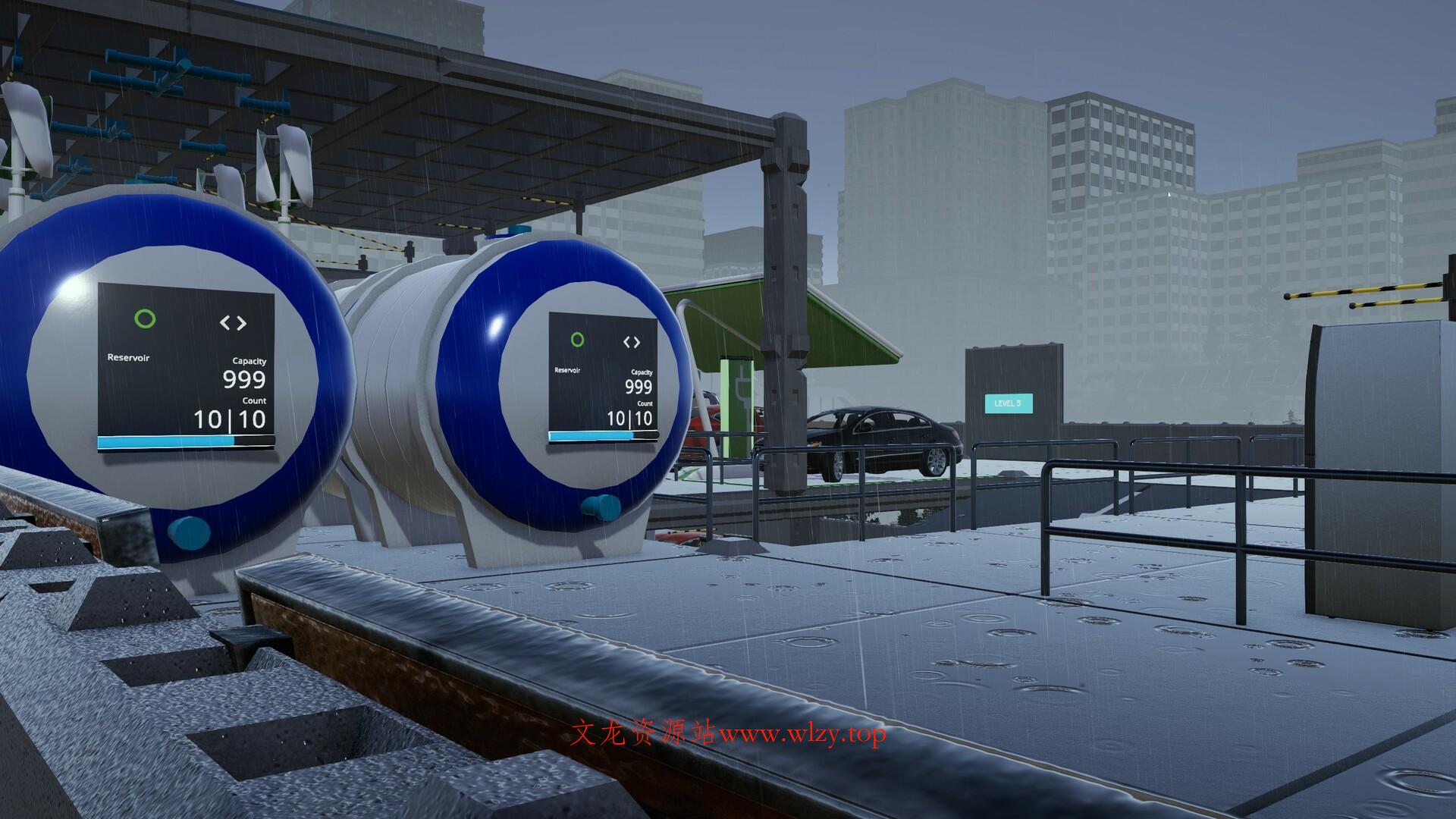
Task: Click the angle-brackets icon on the farther reservoir panel
Action: [x=632, y=342]
